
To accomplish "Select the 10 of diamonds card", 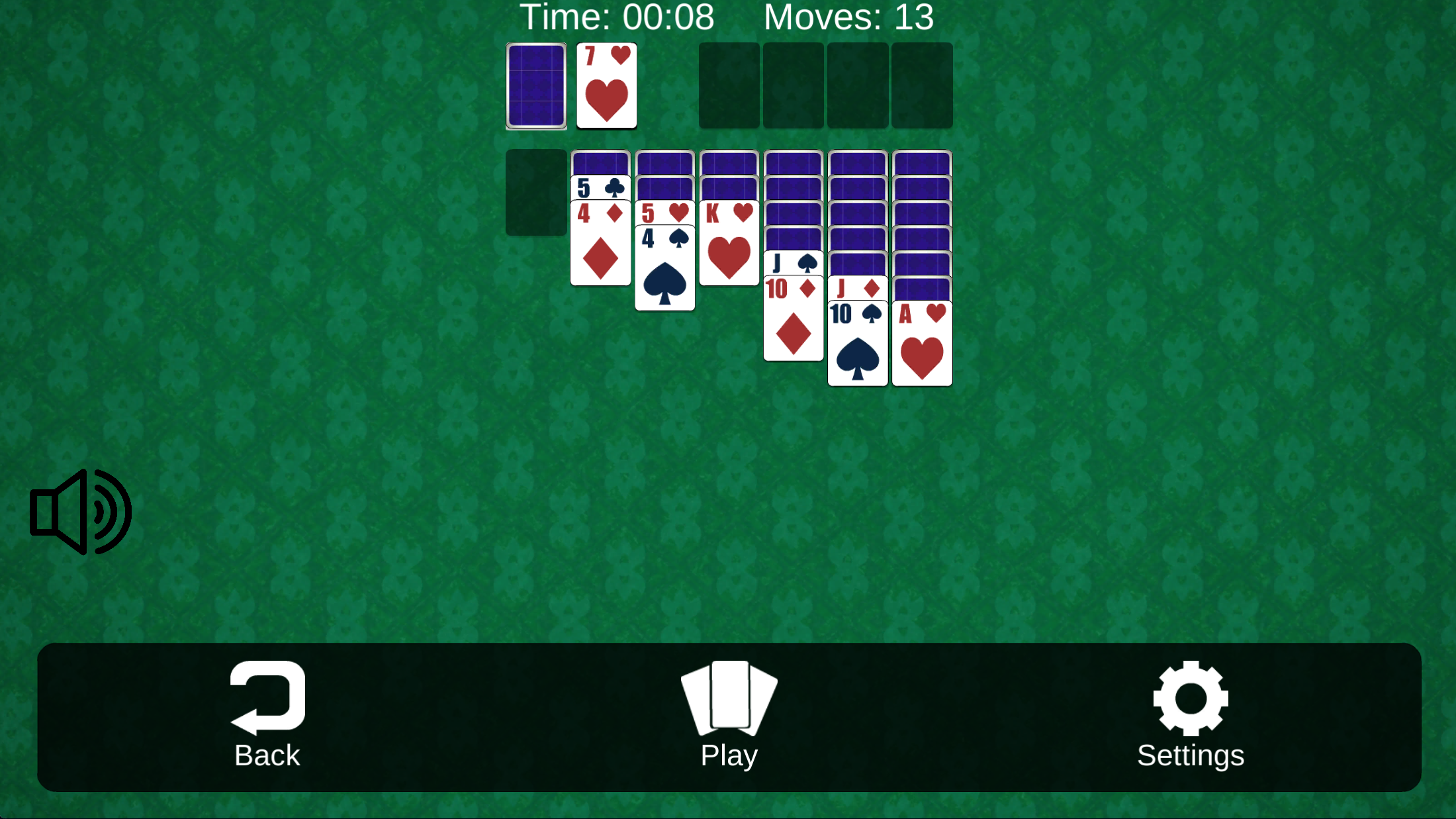I will [793, 318].
